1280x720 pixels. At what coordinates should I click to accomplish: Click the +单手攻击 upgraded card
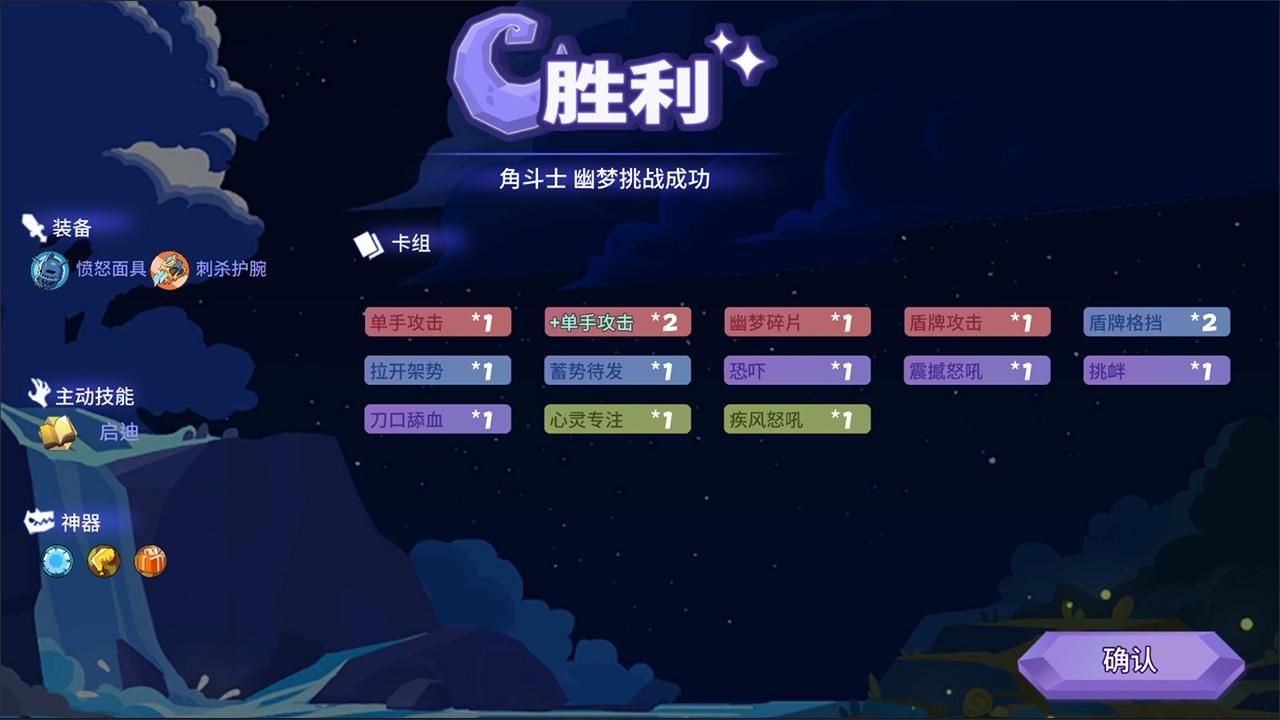pyautogui.click(x=617, y=322)
